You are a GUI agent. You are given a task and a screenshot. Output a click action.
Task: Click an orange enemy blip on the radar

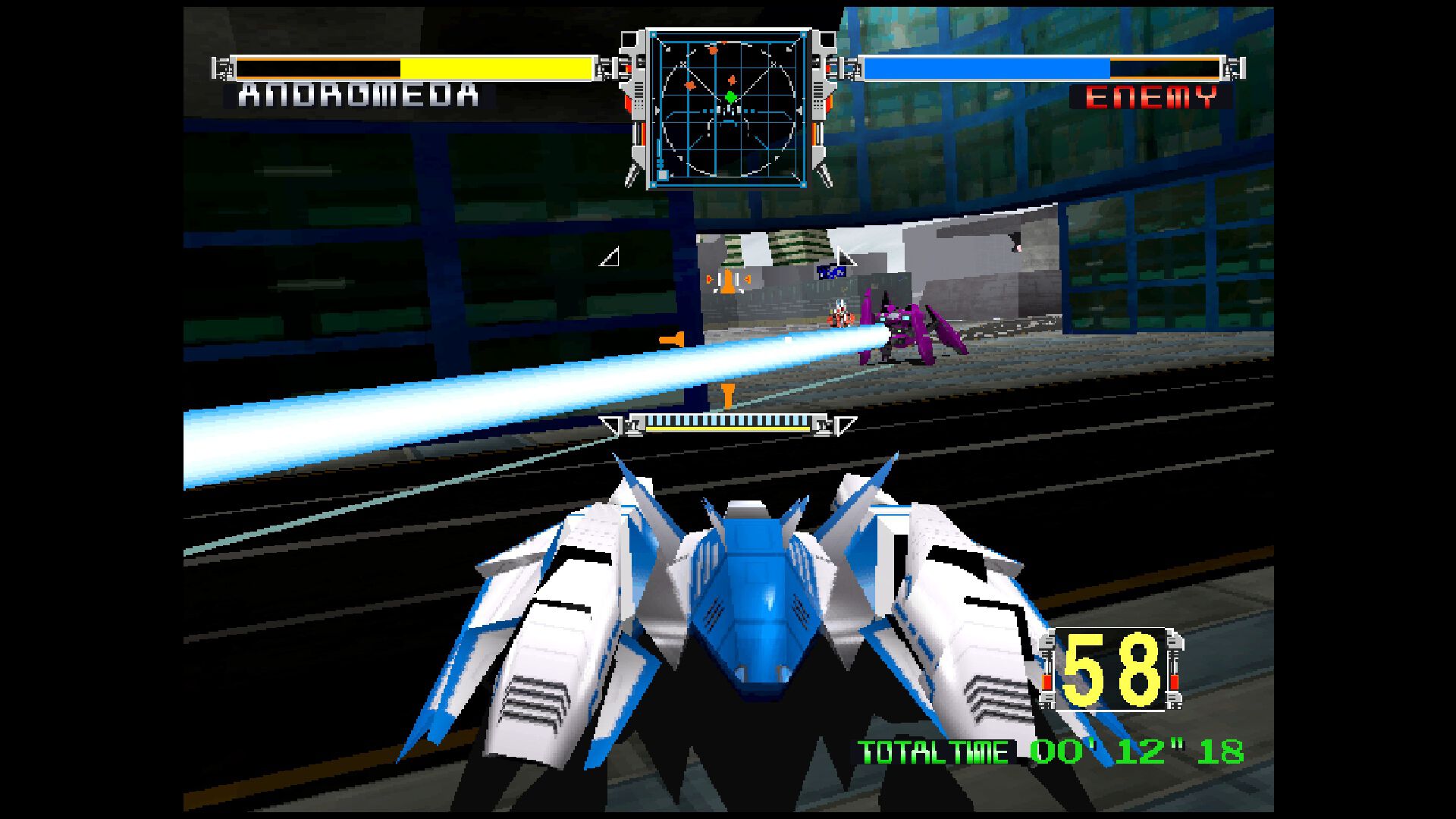(x=712, y=50)
